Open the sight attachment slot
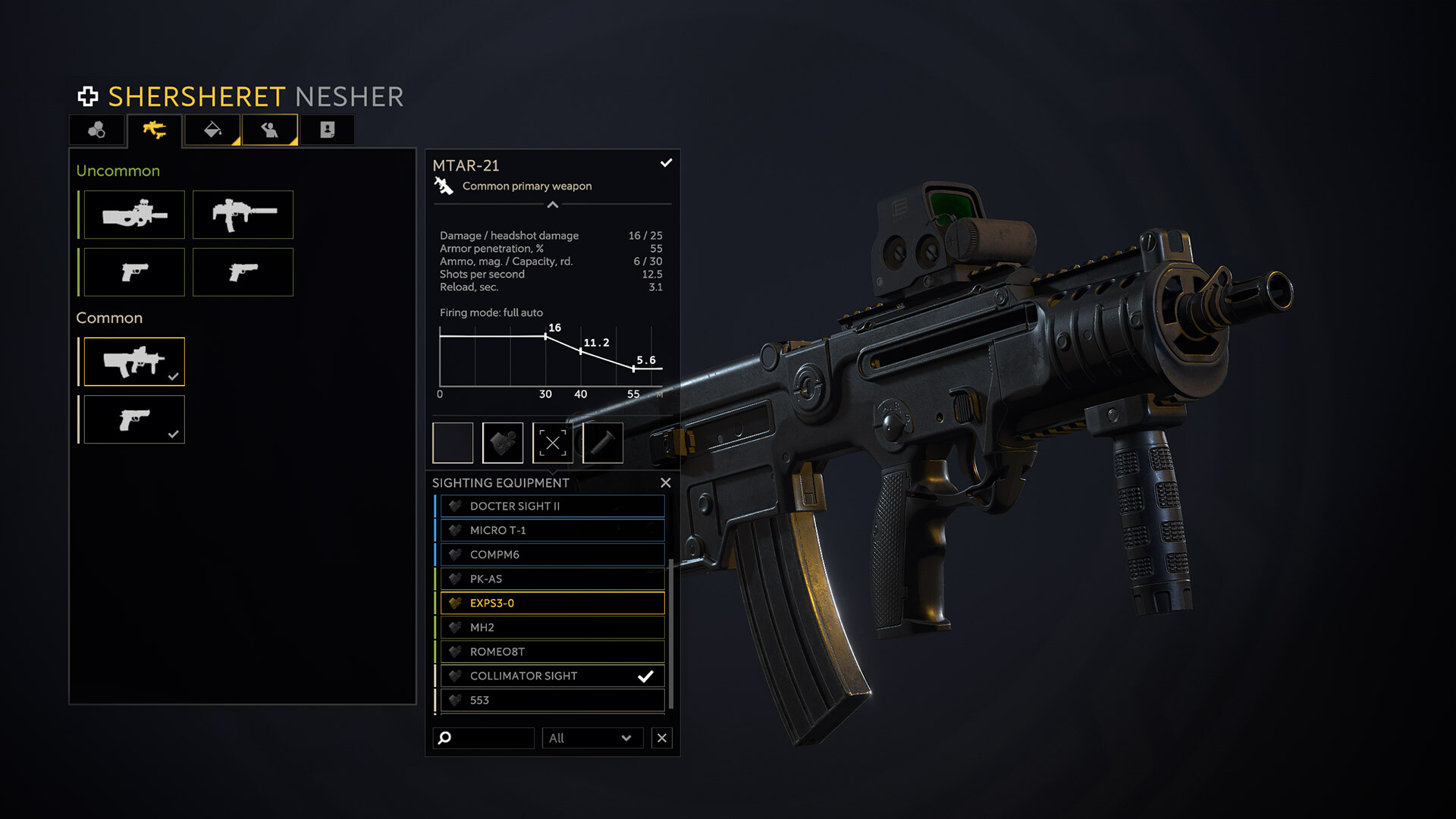The height and width of the screenshot is (819, 1456). 503,443
